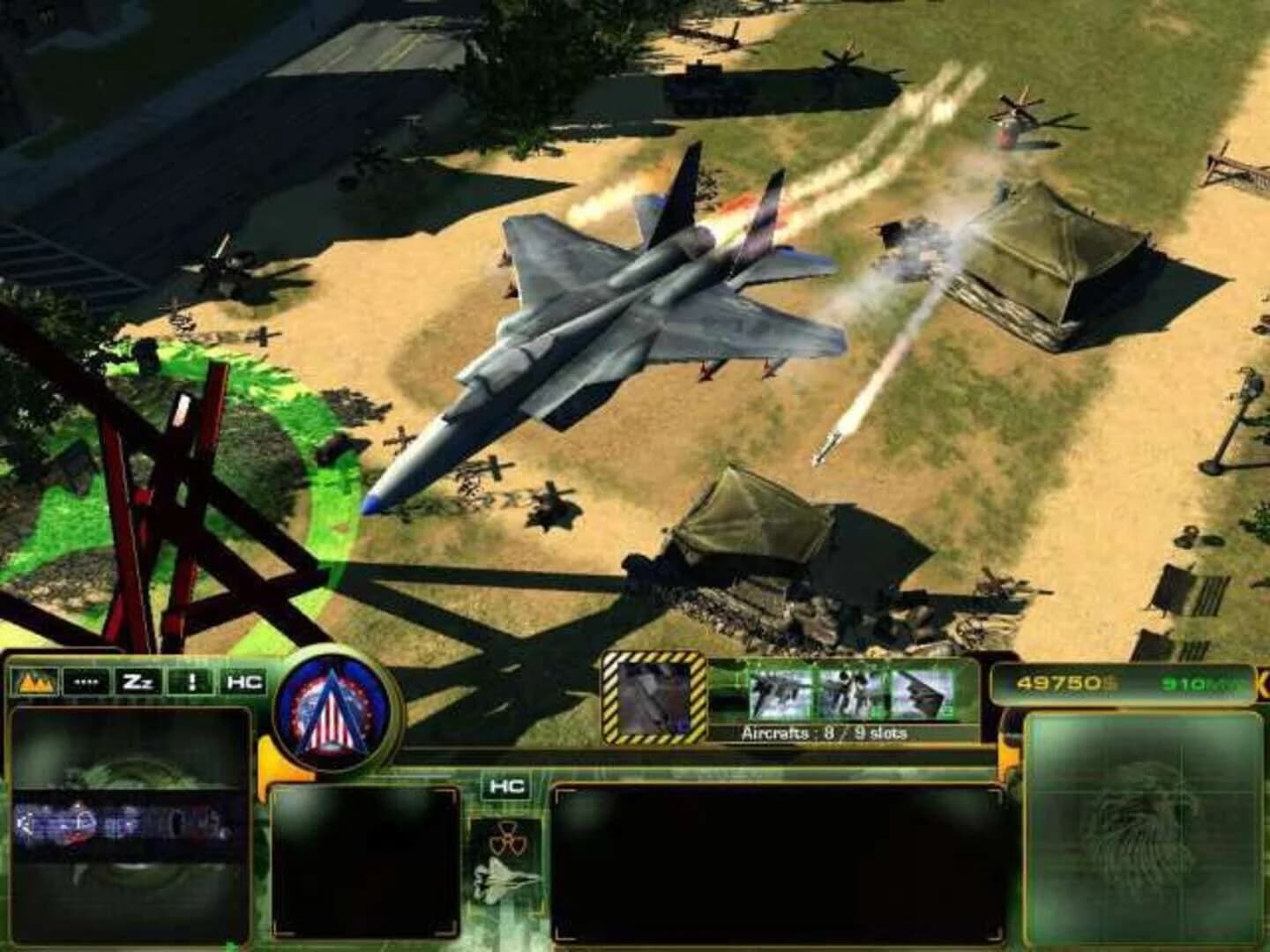Click the Zz idle units icon
The image size is (1270, 952).
[137, 681]
